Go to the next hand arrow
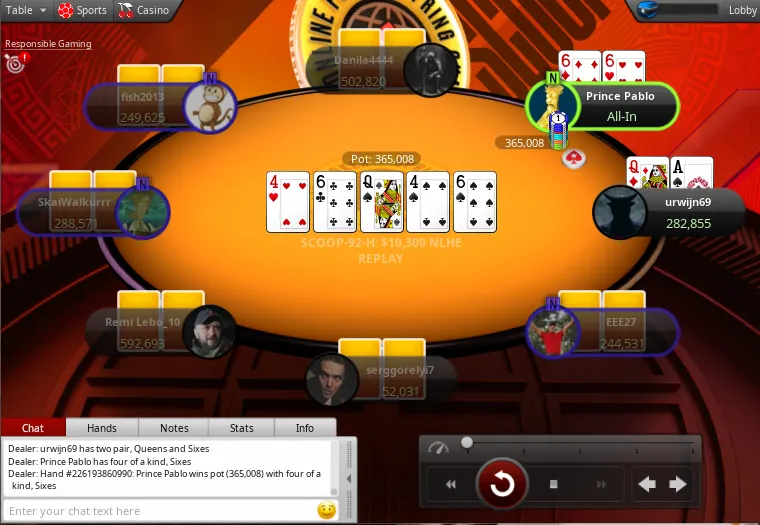Viewport: 760px width, 525px height. 678,485
